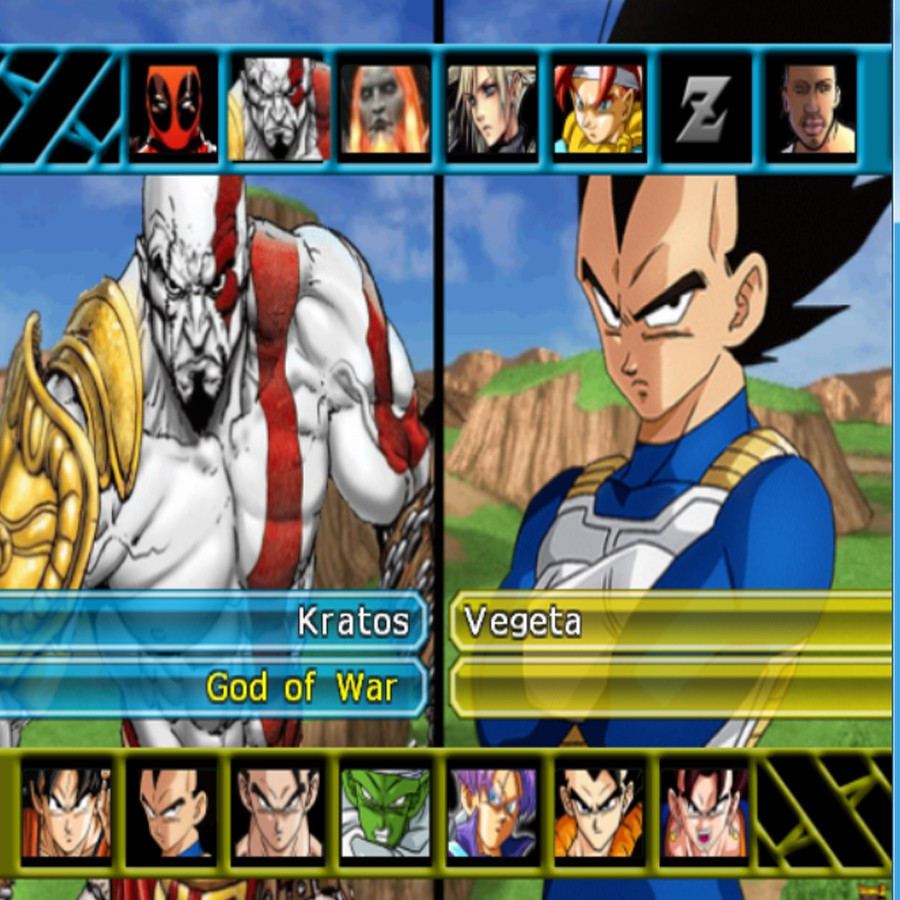Image resolution: width=900 pixels, height=900 pixels.
Task: Click the Vegeta name bar
Action: click(x=670, y=622)
